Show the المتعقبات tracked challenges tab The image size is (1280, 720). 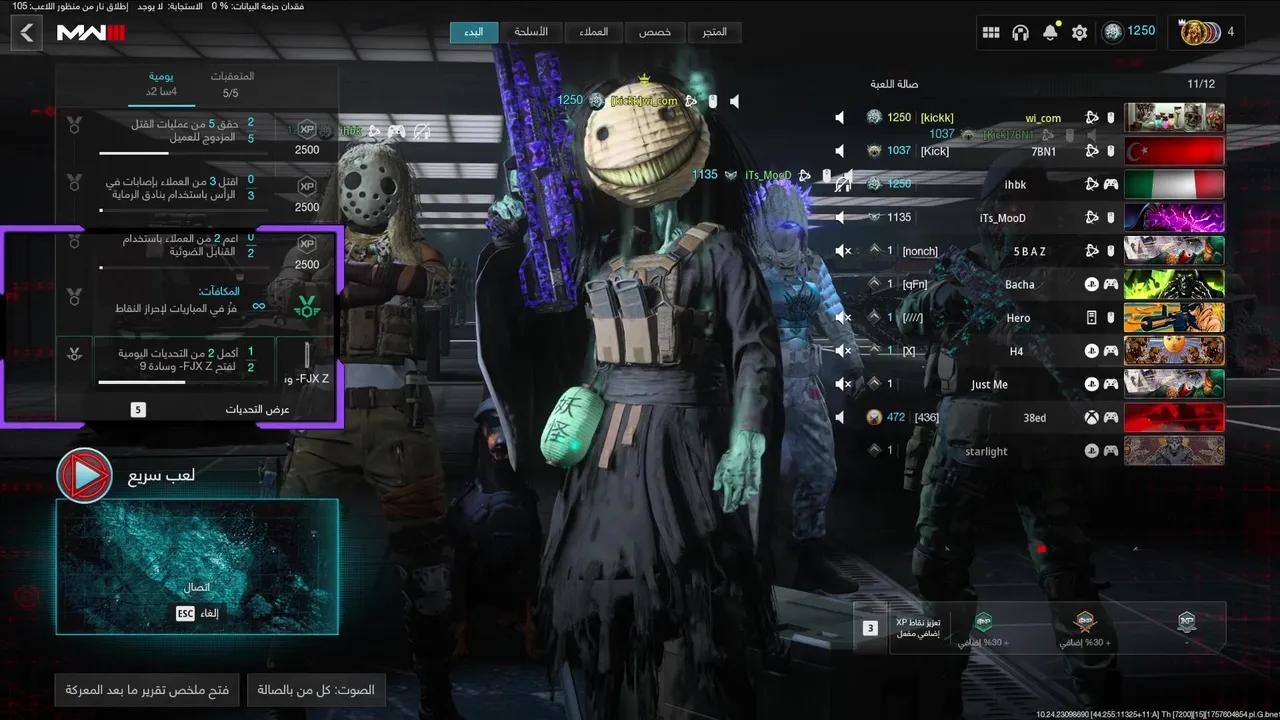coord(231,84)
